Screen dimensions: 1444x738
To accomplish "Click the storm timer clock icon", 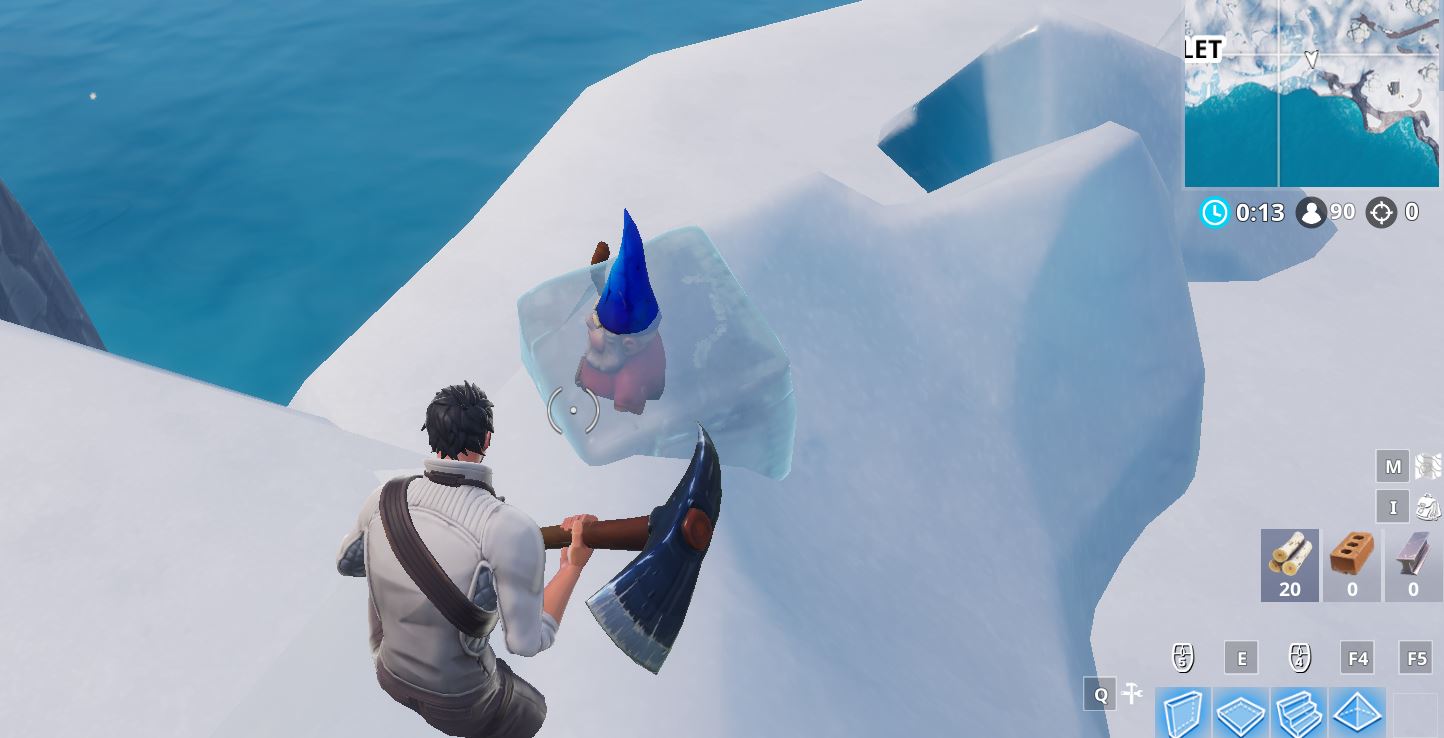I will 1215,212.
